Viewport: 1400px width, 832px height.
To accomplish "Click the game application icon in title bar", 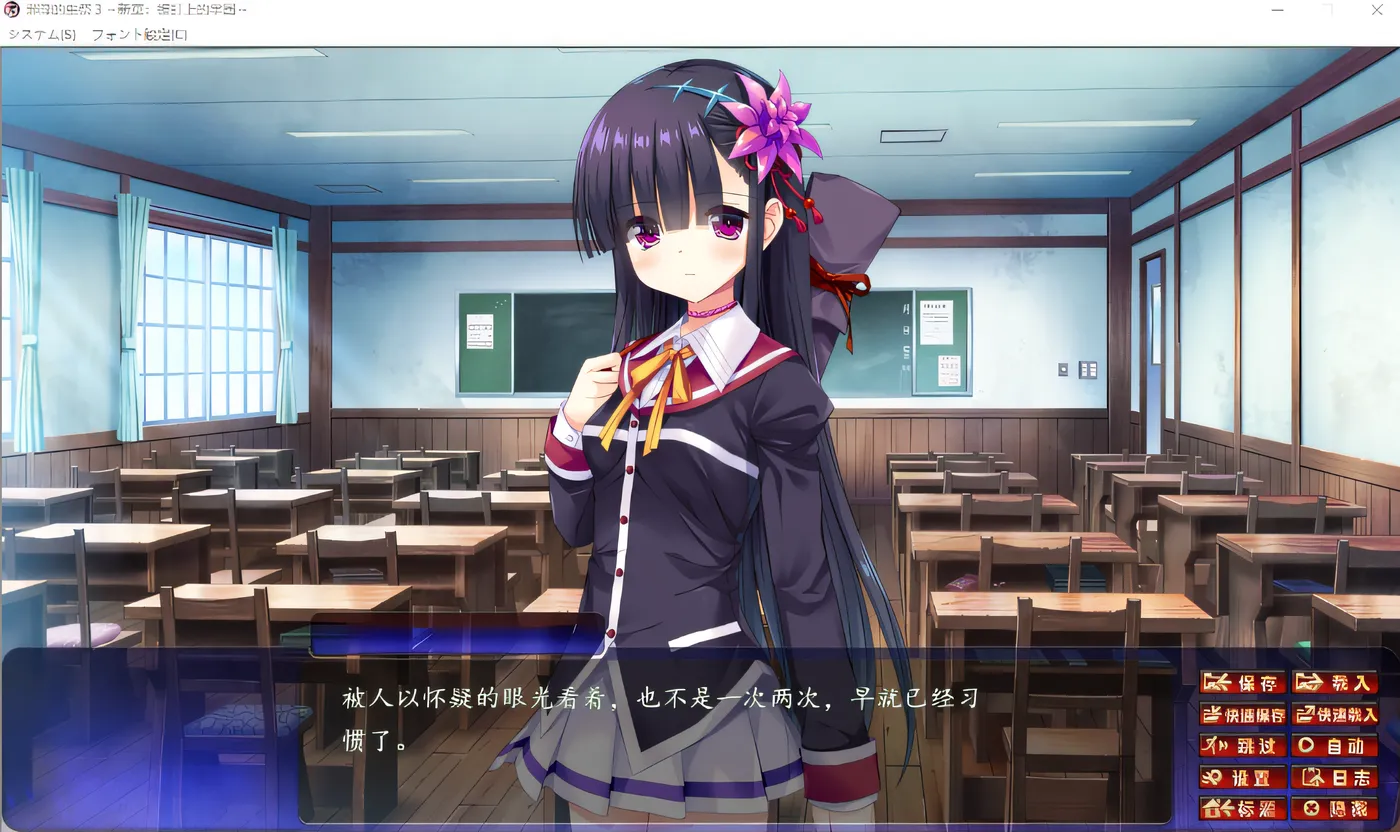I will pyautogui.click(x=10, y=9).
